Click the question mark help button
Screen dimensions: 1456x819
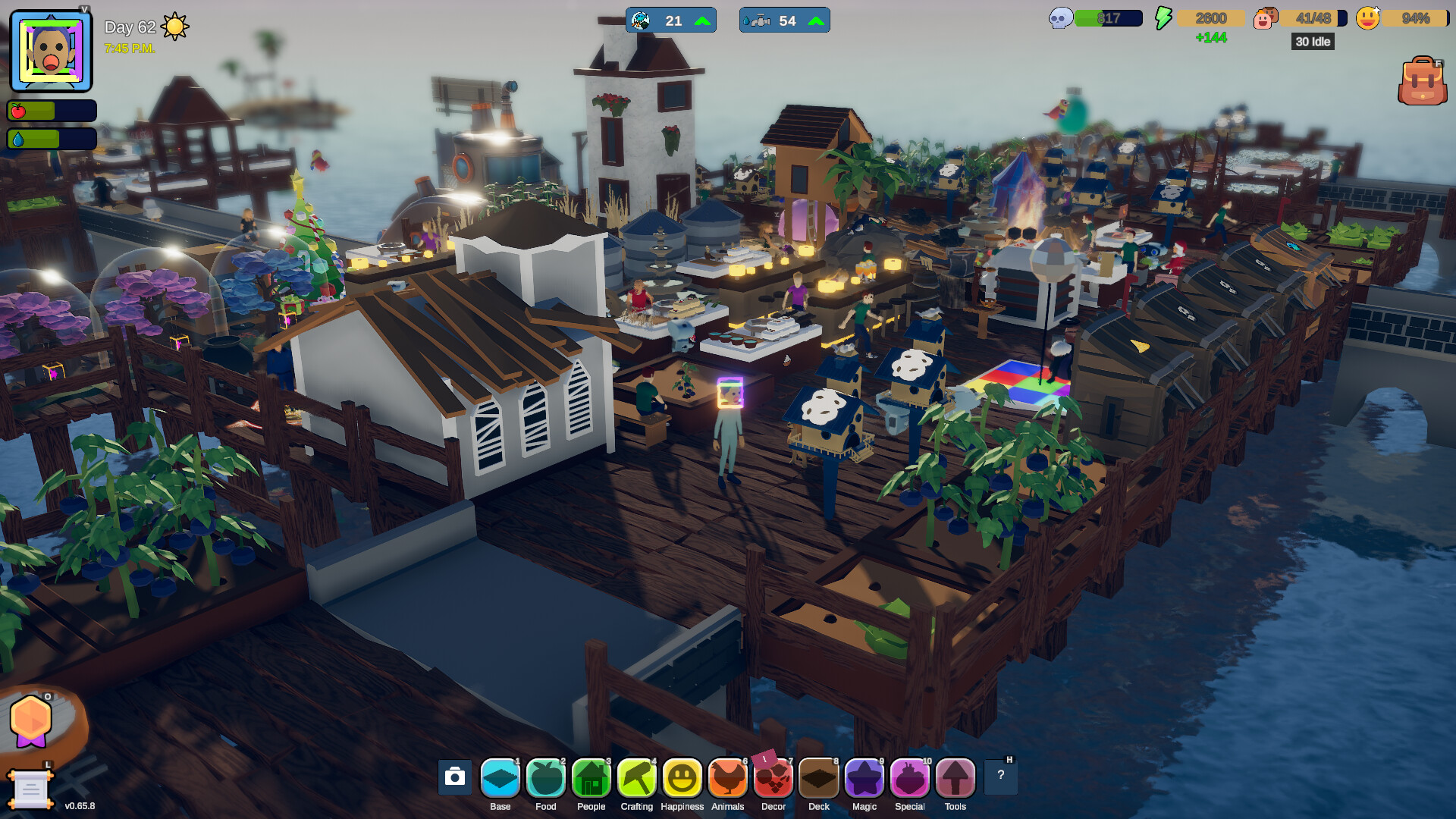click(1000, 775)
